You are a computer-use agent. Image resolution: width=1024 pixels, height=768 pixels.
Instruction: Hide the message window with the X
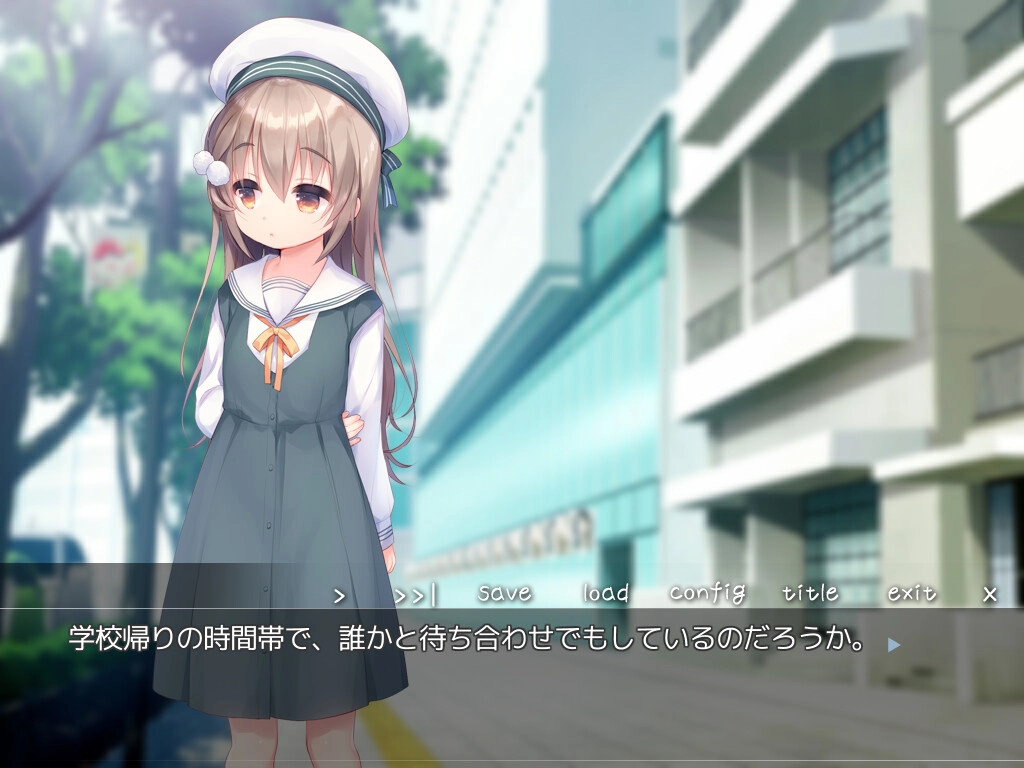tap(990, 594)
